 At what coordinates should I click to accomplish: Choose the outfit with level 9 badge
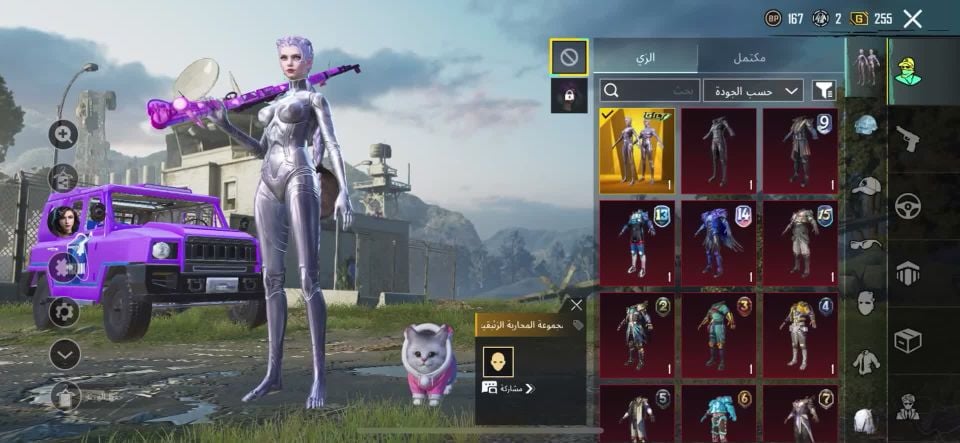(x=801, y=150)
